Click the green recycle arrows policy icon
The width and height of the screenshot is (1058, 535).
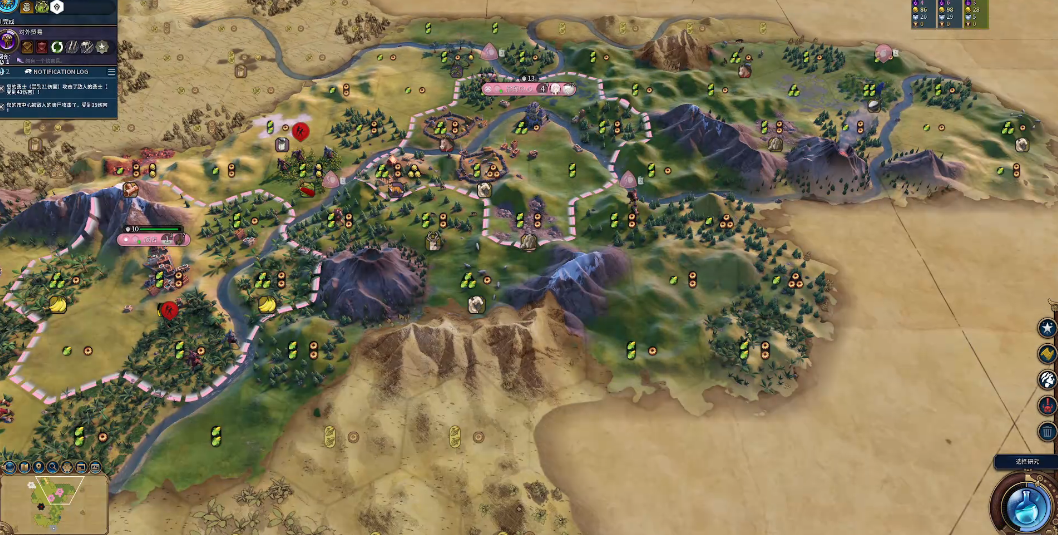(58, 47)
